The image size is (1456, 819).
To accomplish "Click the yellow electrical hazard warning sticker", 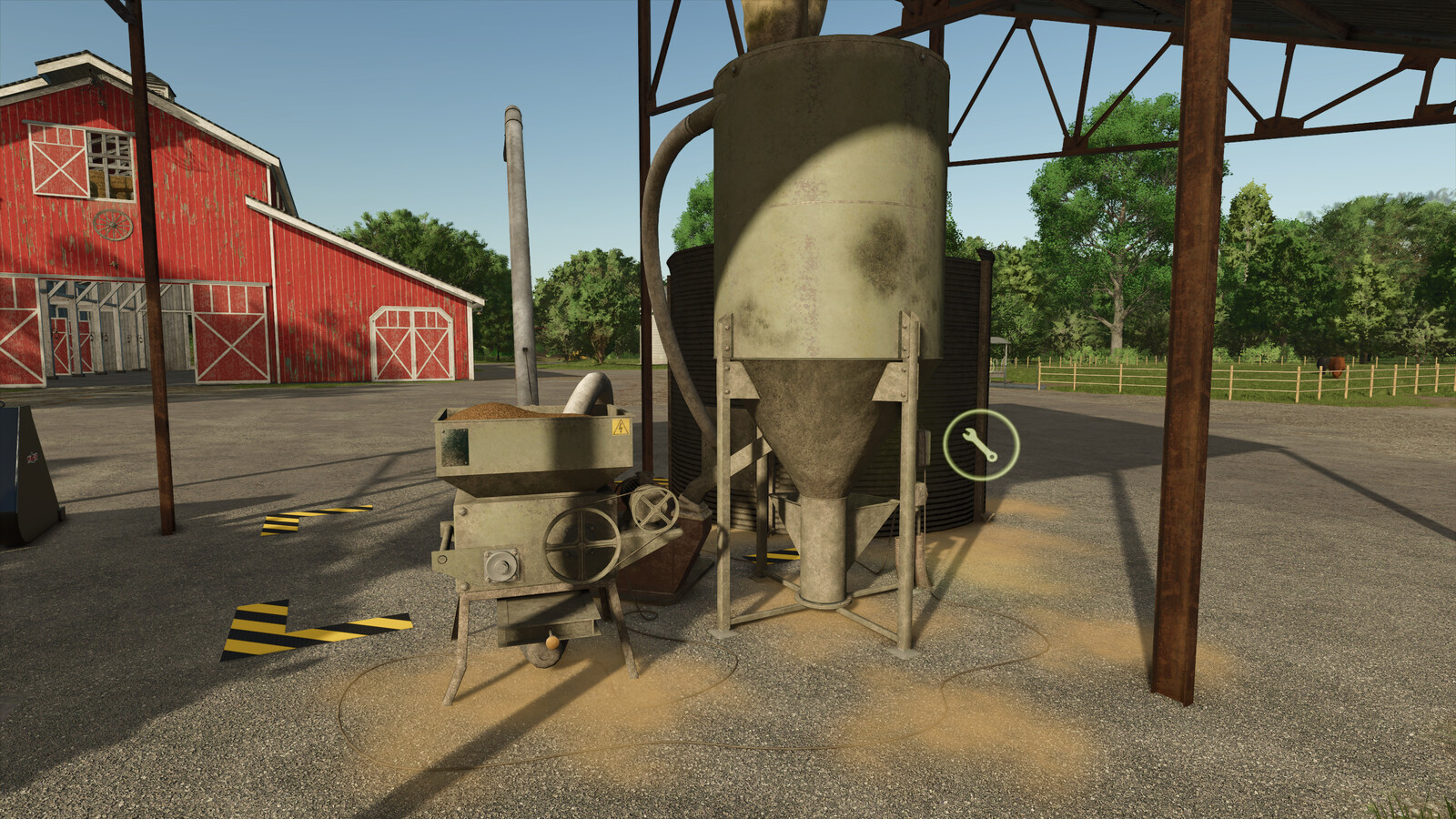I will pos(620,429).
